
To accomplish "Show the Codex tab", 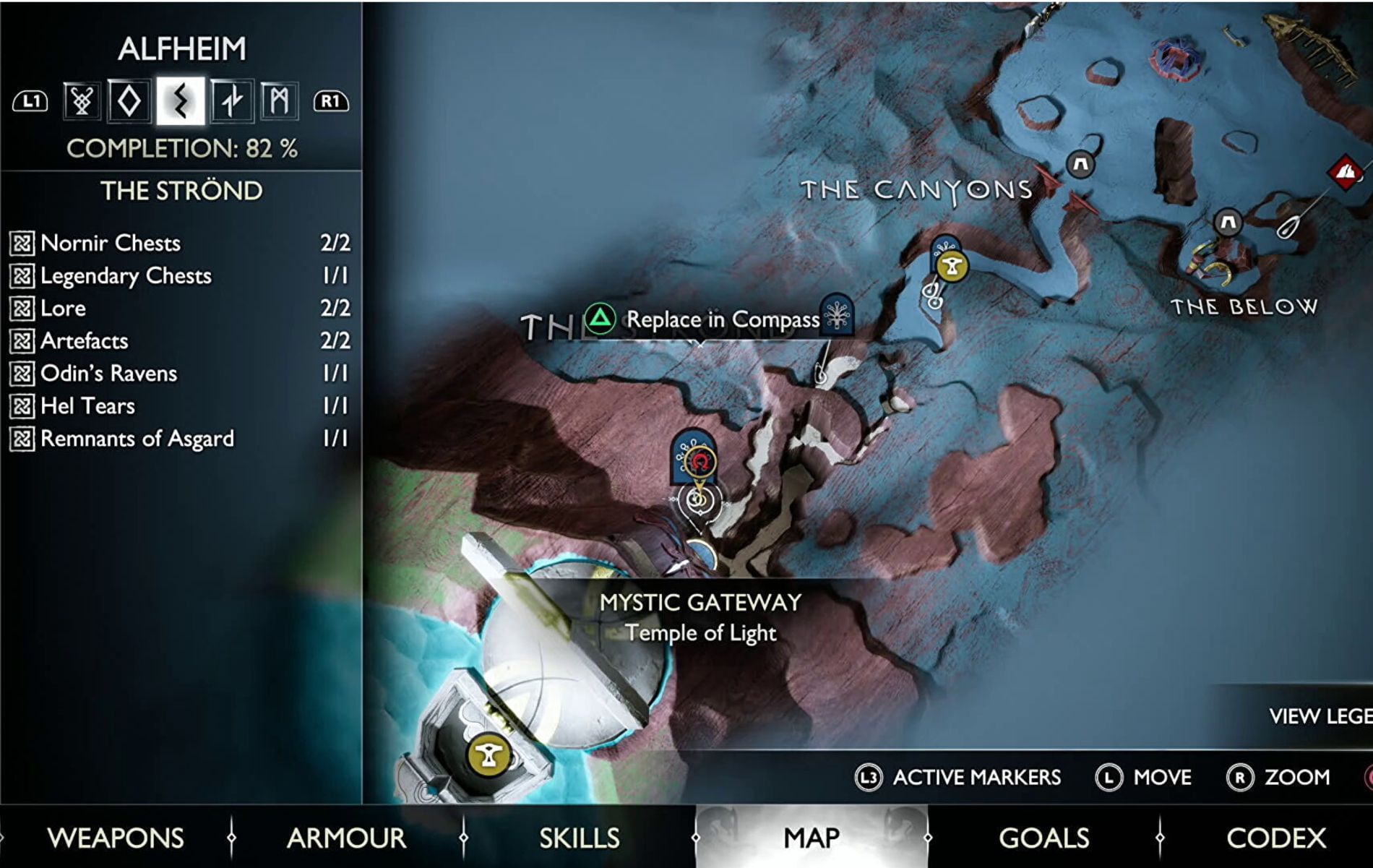I will 1276,838.
